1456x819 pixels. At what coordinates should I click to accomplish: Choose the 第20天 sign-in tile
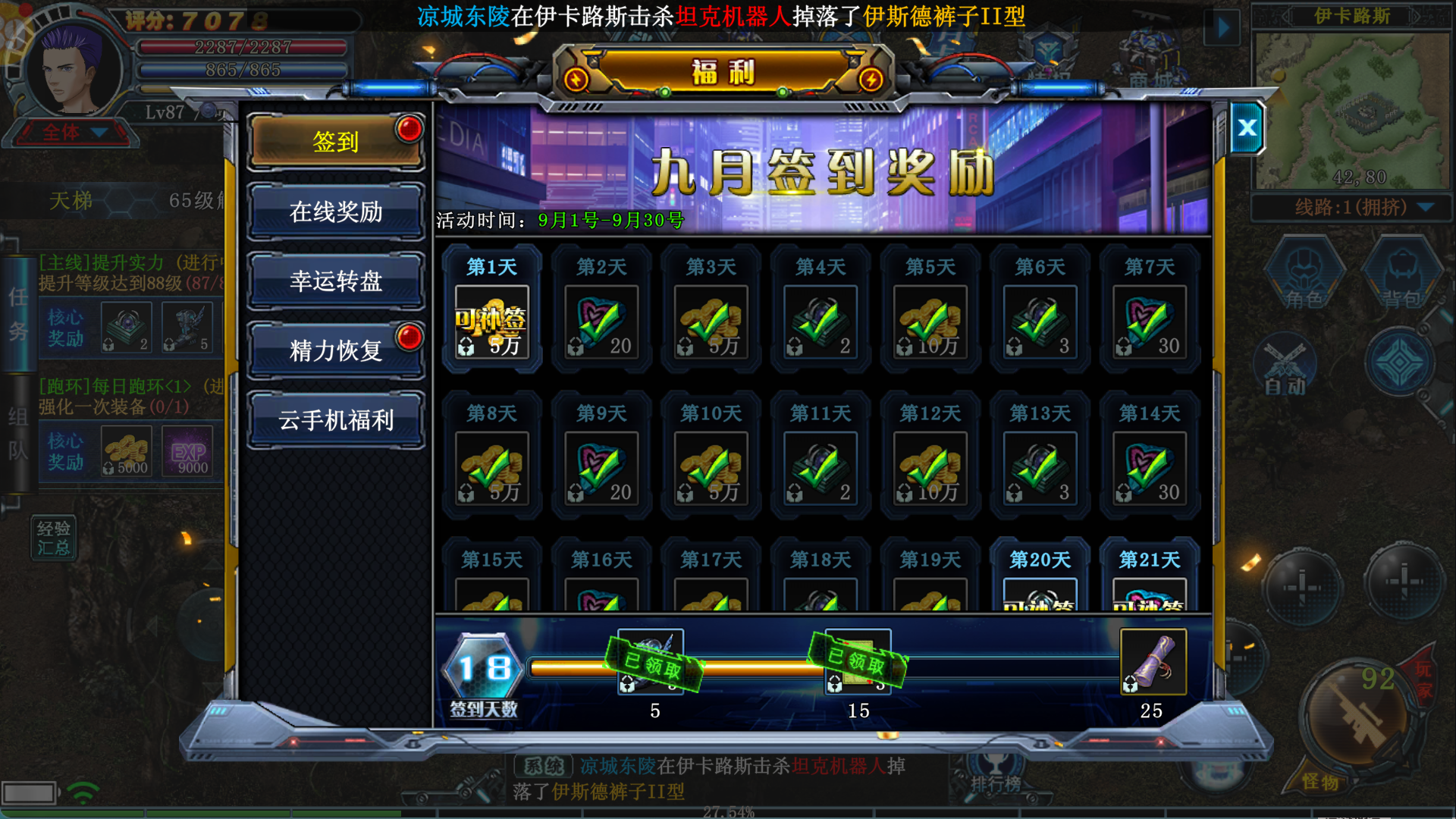pyautogui.click(x=1040, y=580)
